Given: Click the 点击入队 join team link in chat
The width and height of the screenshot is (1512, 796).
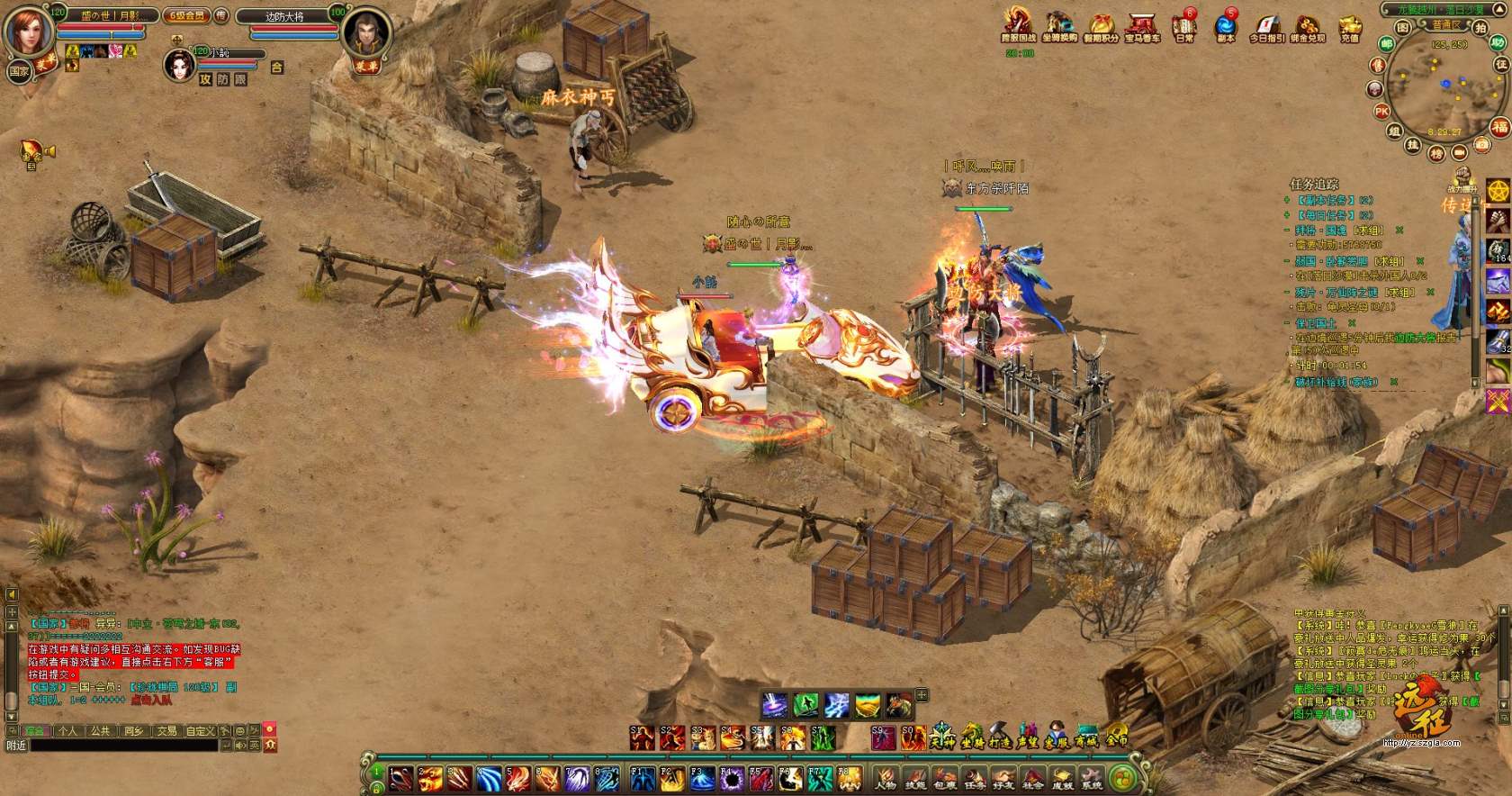Looking at the screenshot, I should (x=150, y=699).
